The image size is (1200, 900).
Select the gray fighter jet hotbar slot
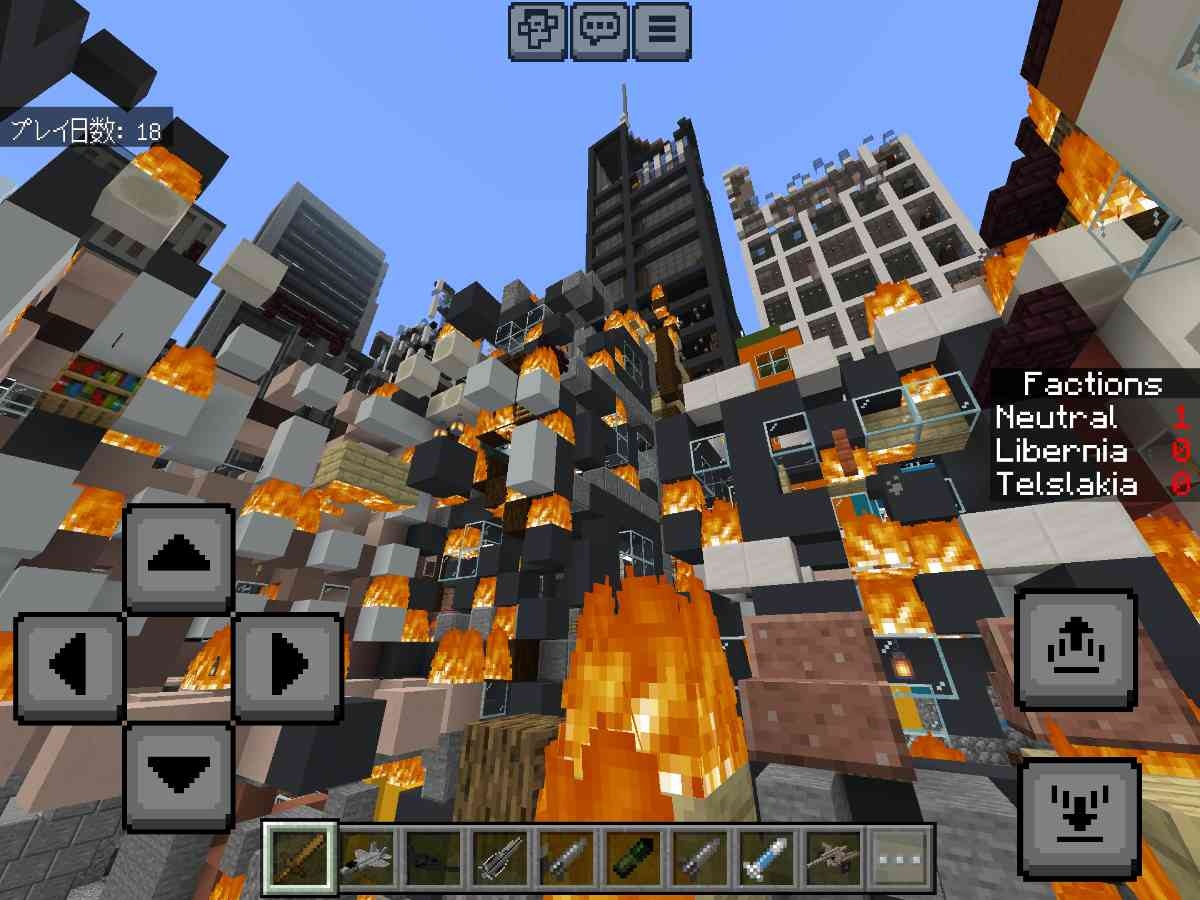pyautogui.click(x=366, y=859)
